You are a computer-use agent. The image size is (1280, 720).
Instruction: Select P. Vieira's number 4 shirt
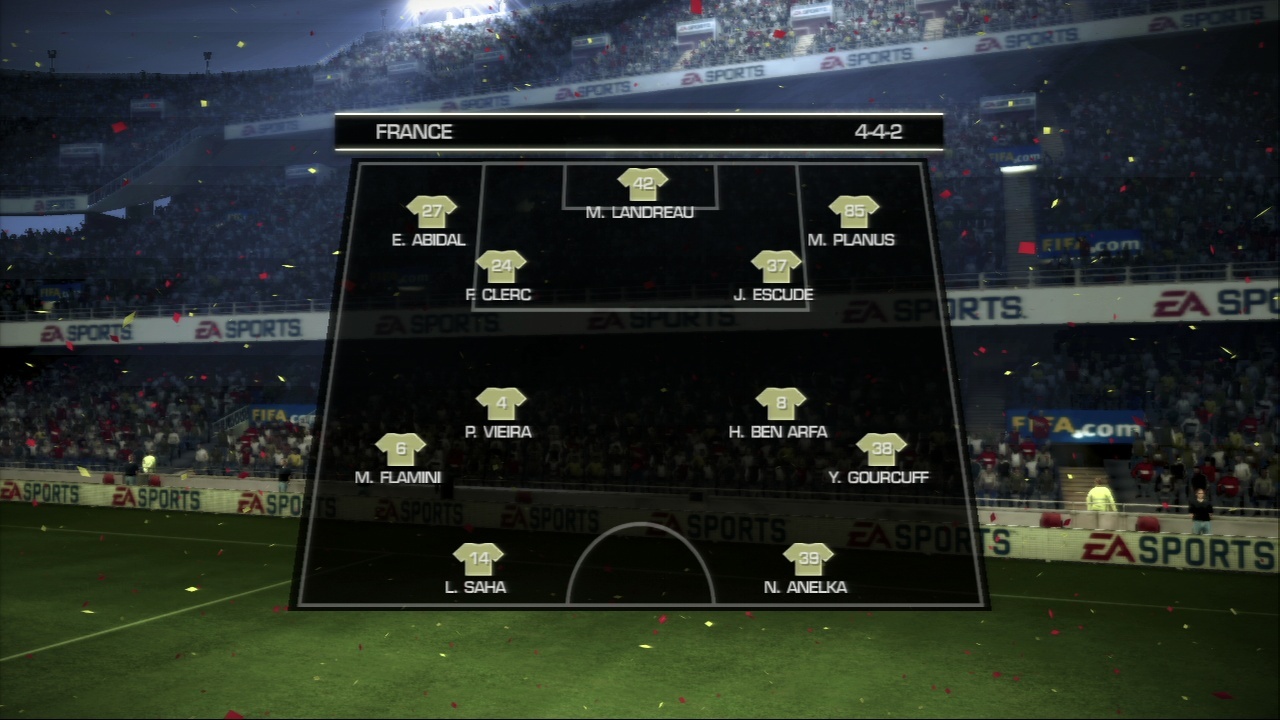501,404
